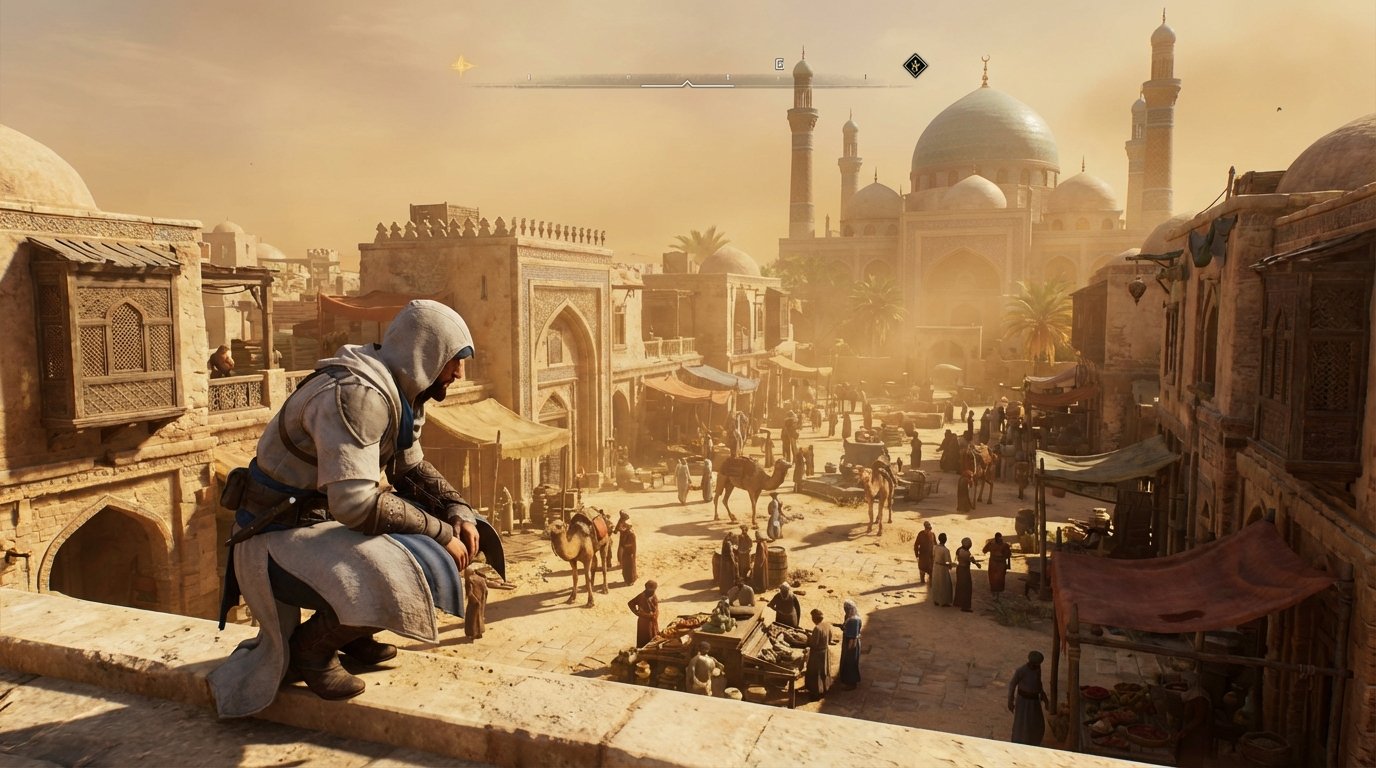Click the diamond objective marker on the compass

917,68
